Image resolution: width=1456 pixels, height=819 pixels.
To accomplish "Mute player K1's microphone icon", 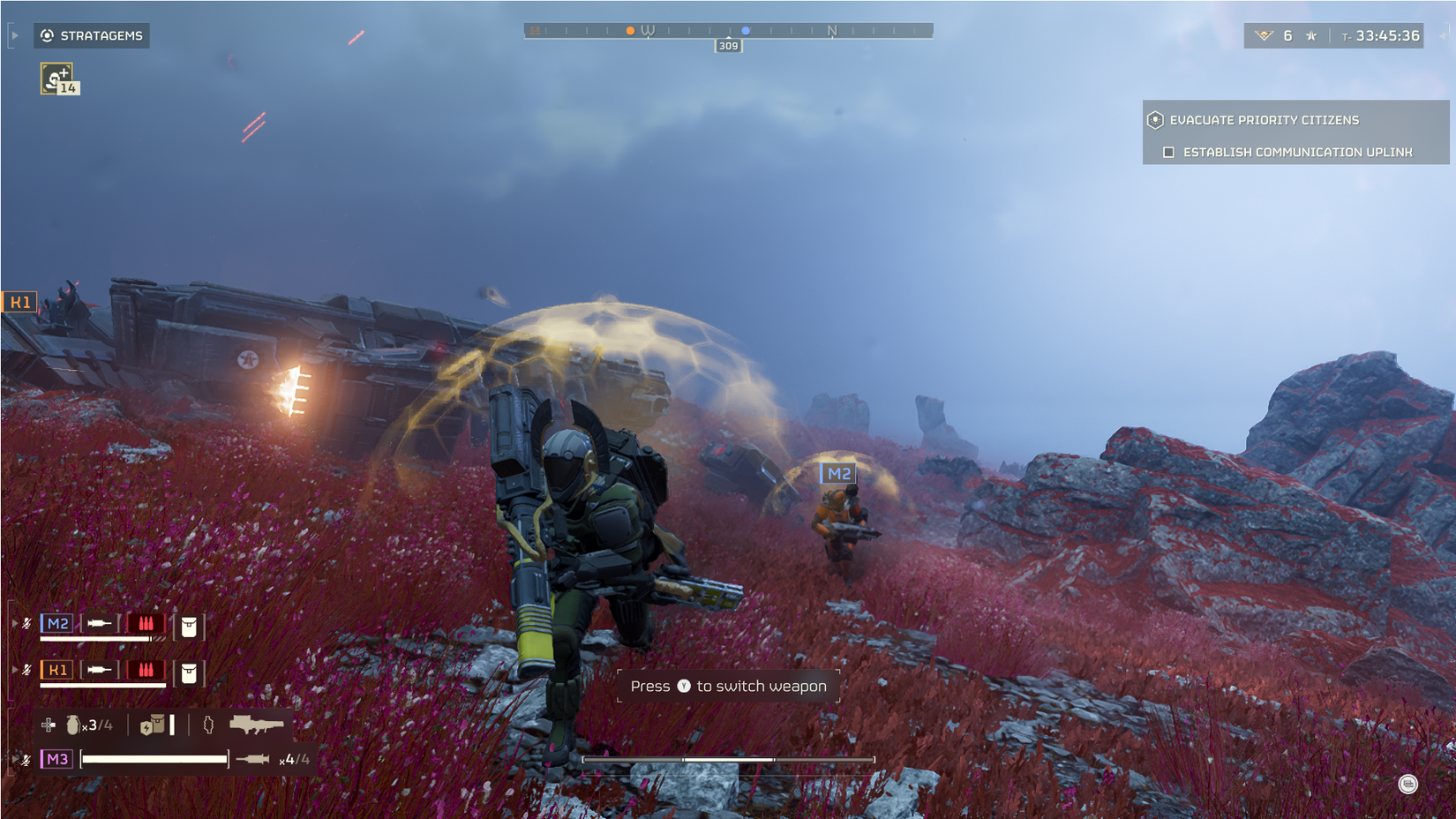I will click(27, 670).
